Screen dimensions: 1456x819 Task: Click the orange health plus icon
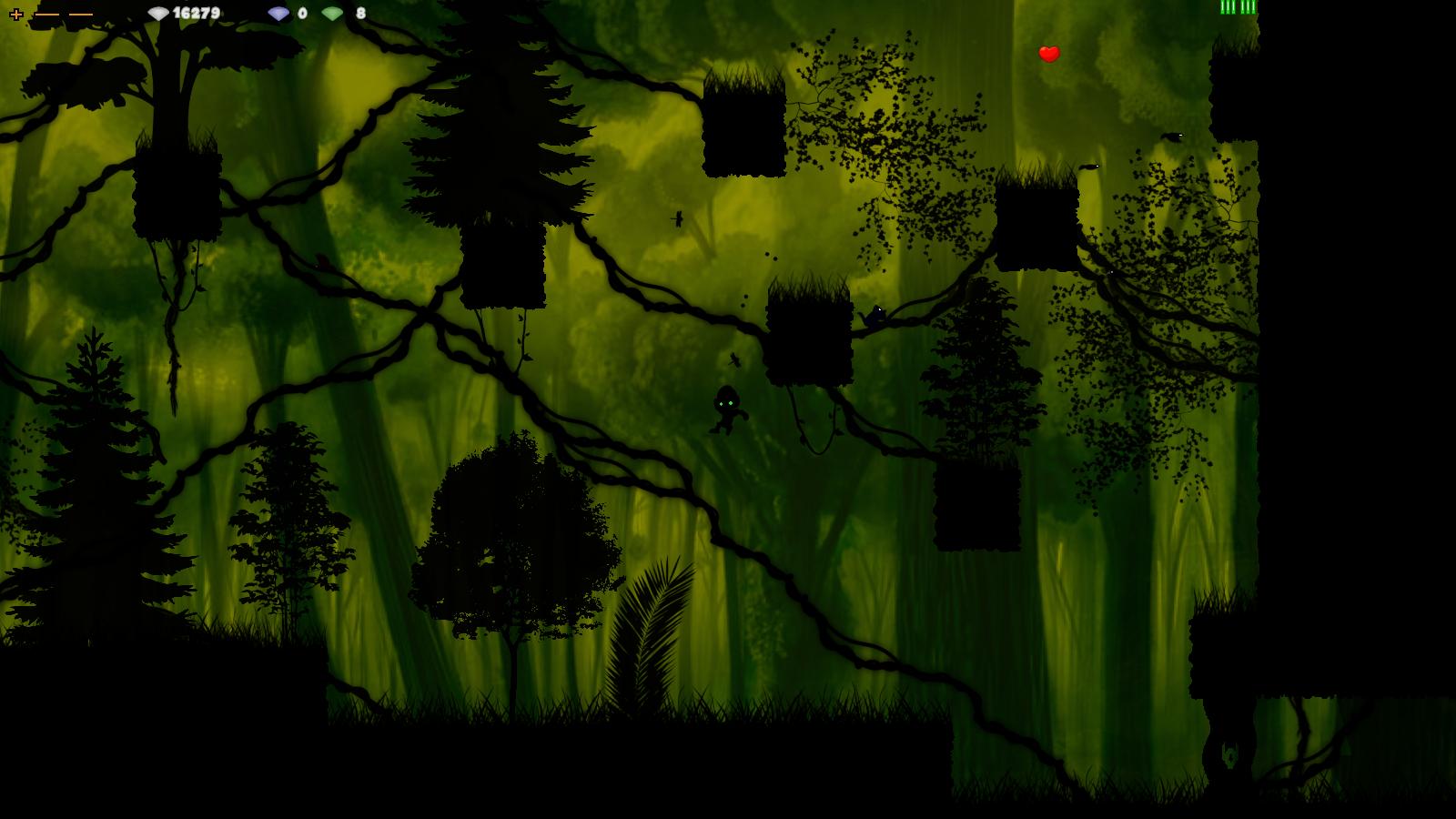[15, 14]
